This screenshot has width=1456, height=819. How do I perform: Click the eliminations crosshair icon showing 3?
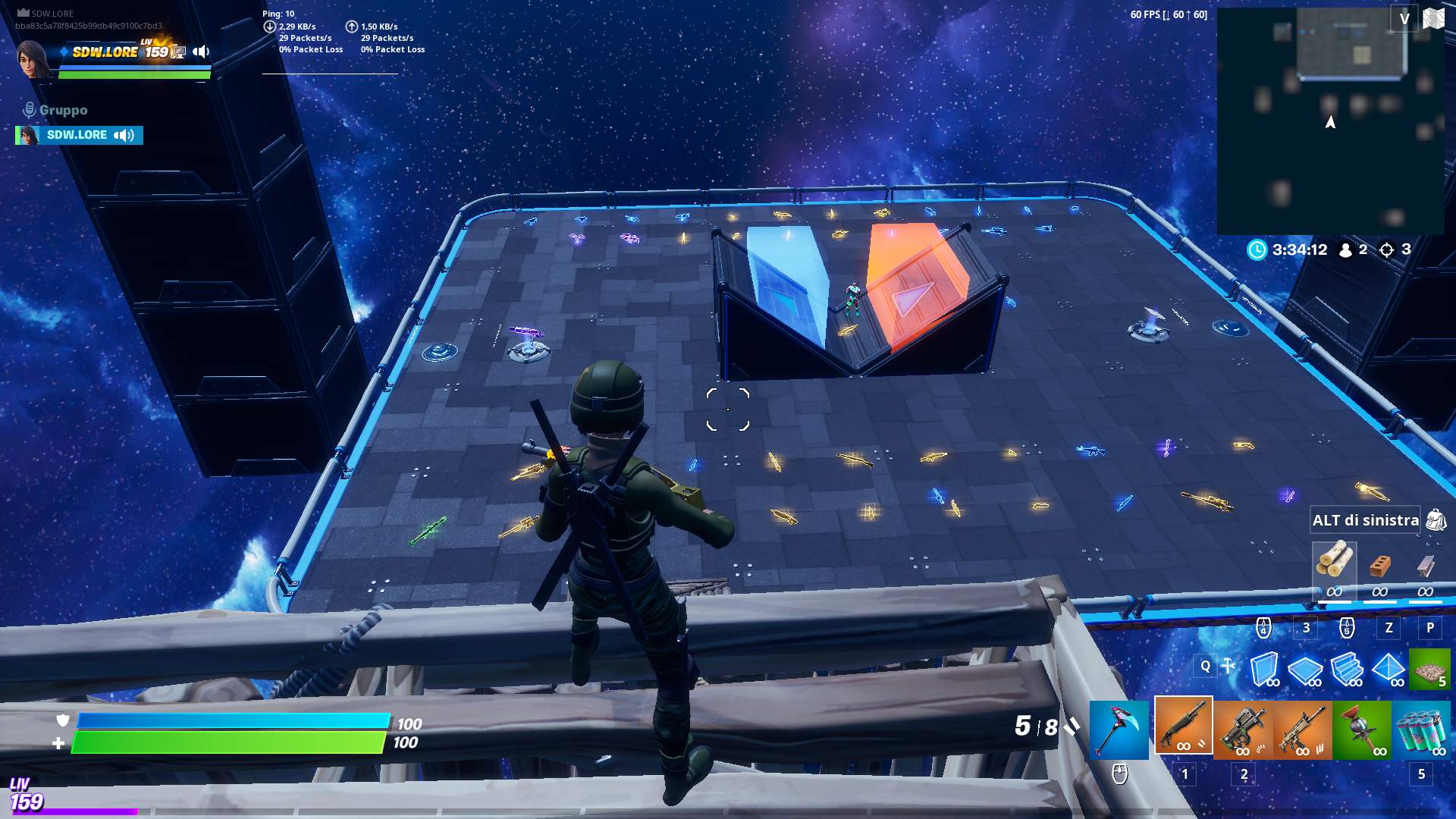(1388, 249)
